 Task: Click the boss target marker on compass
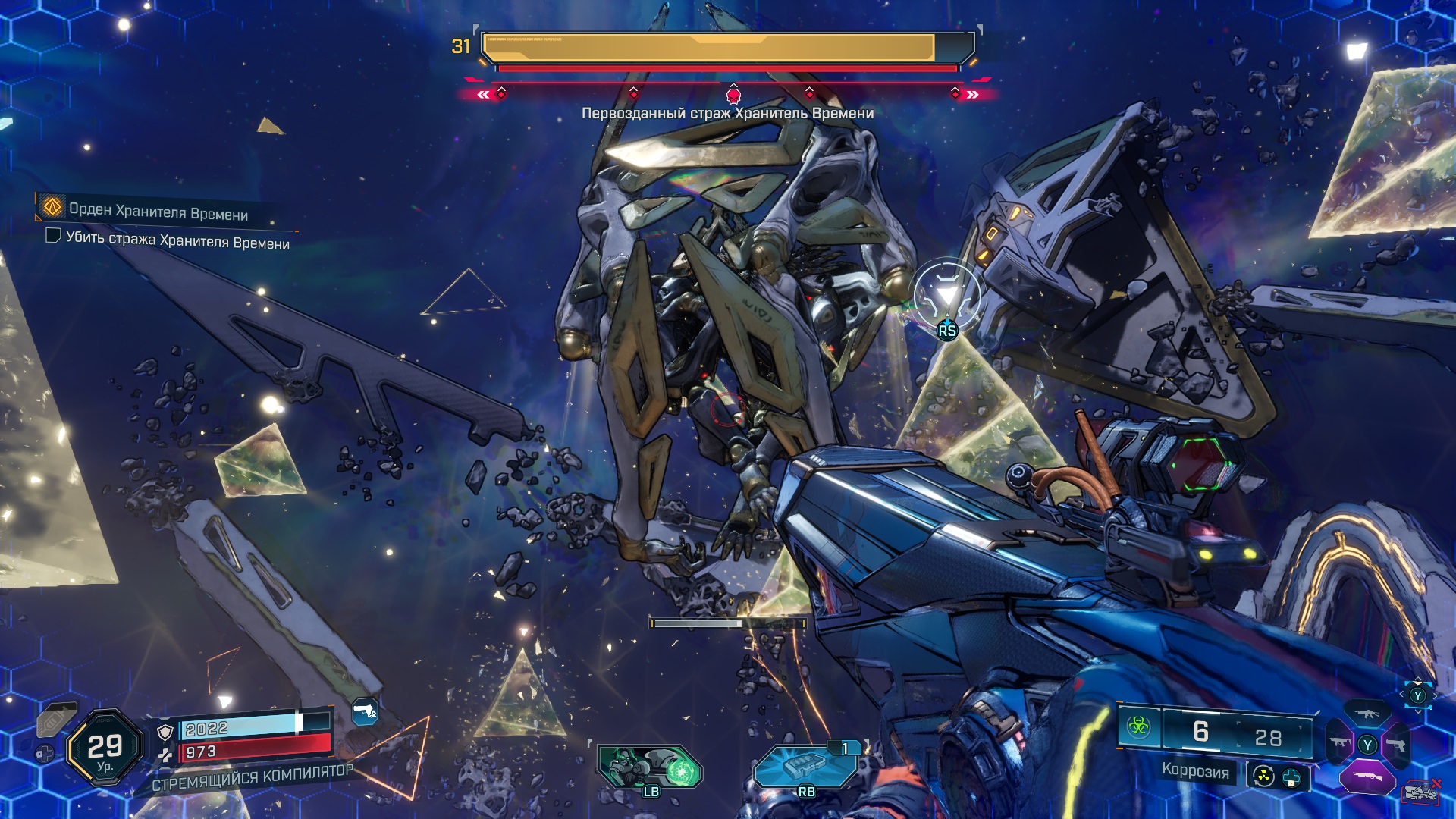(x=733, y=96)
